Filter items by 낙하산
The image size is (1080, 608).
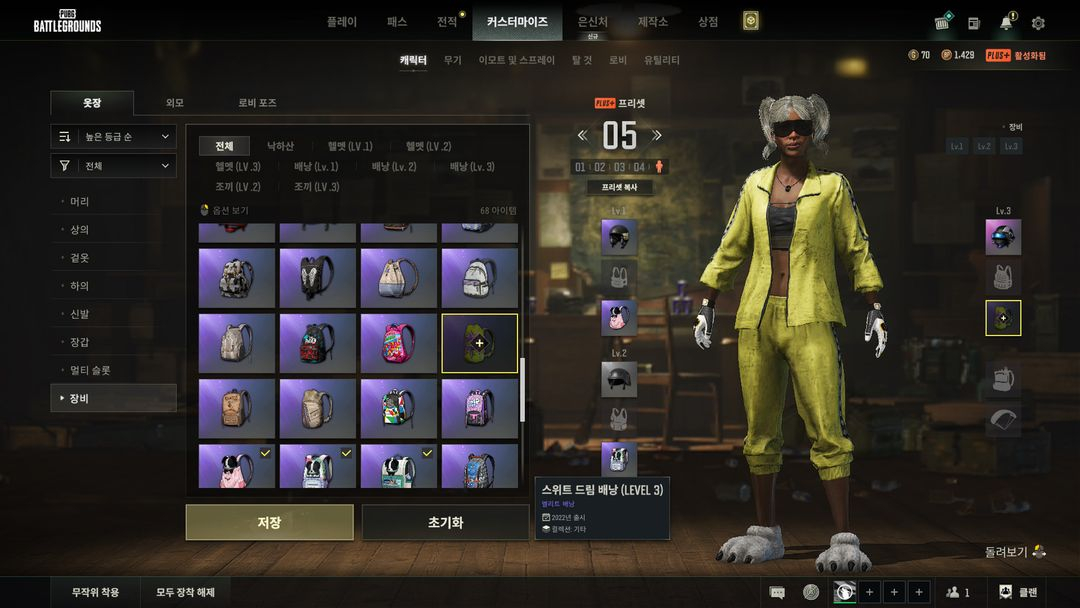click(280, 146)
